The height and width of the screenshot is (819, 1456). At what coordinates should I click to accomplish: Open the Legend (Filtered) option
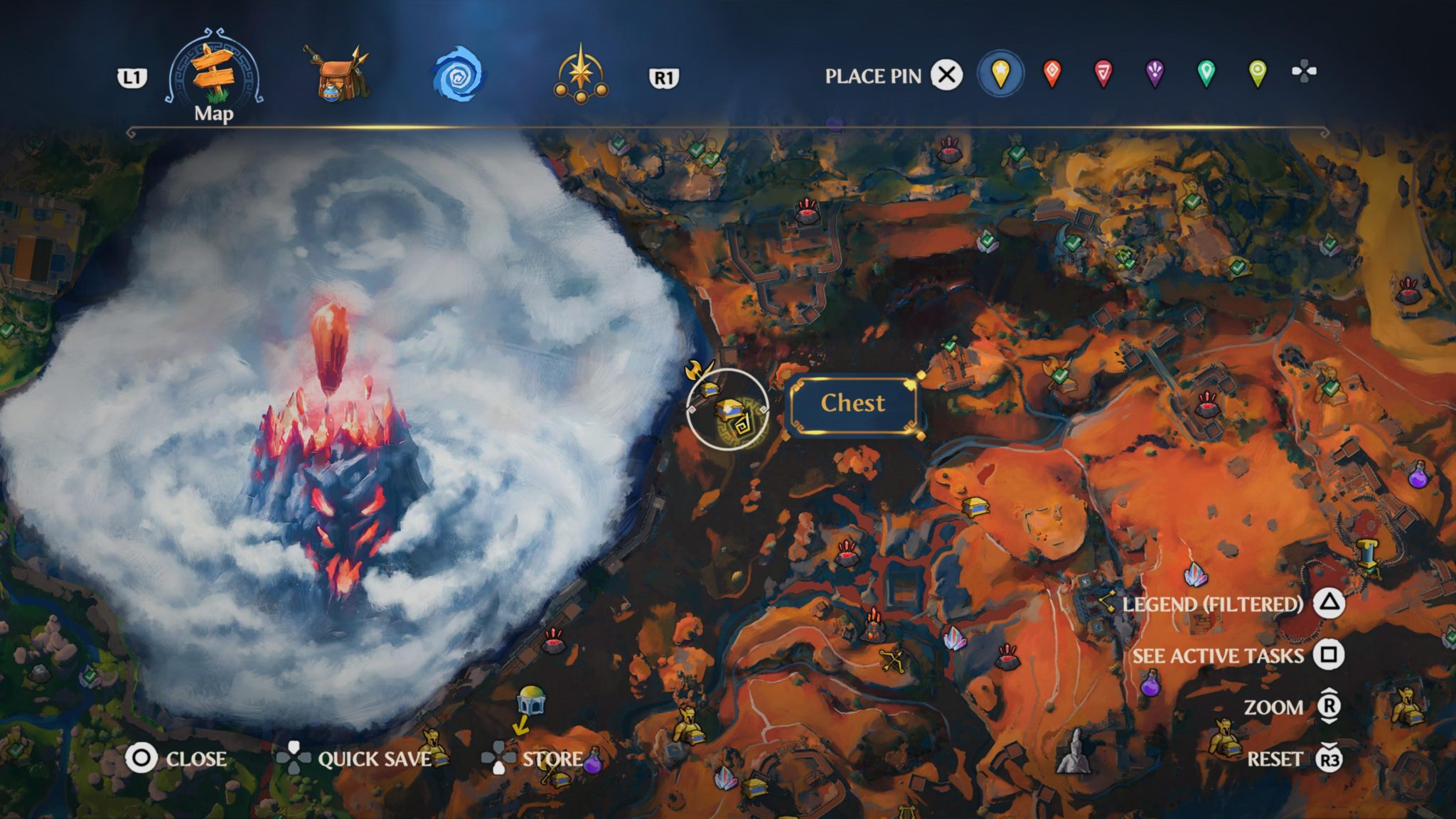pos(1213,604)
